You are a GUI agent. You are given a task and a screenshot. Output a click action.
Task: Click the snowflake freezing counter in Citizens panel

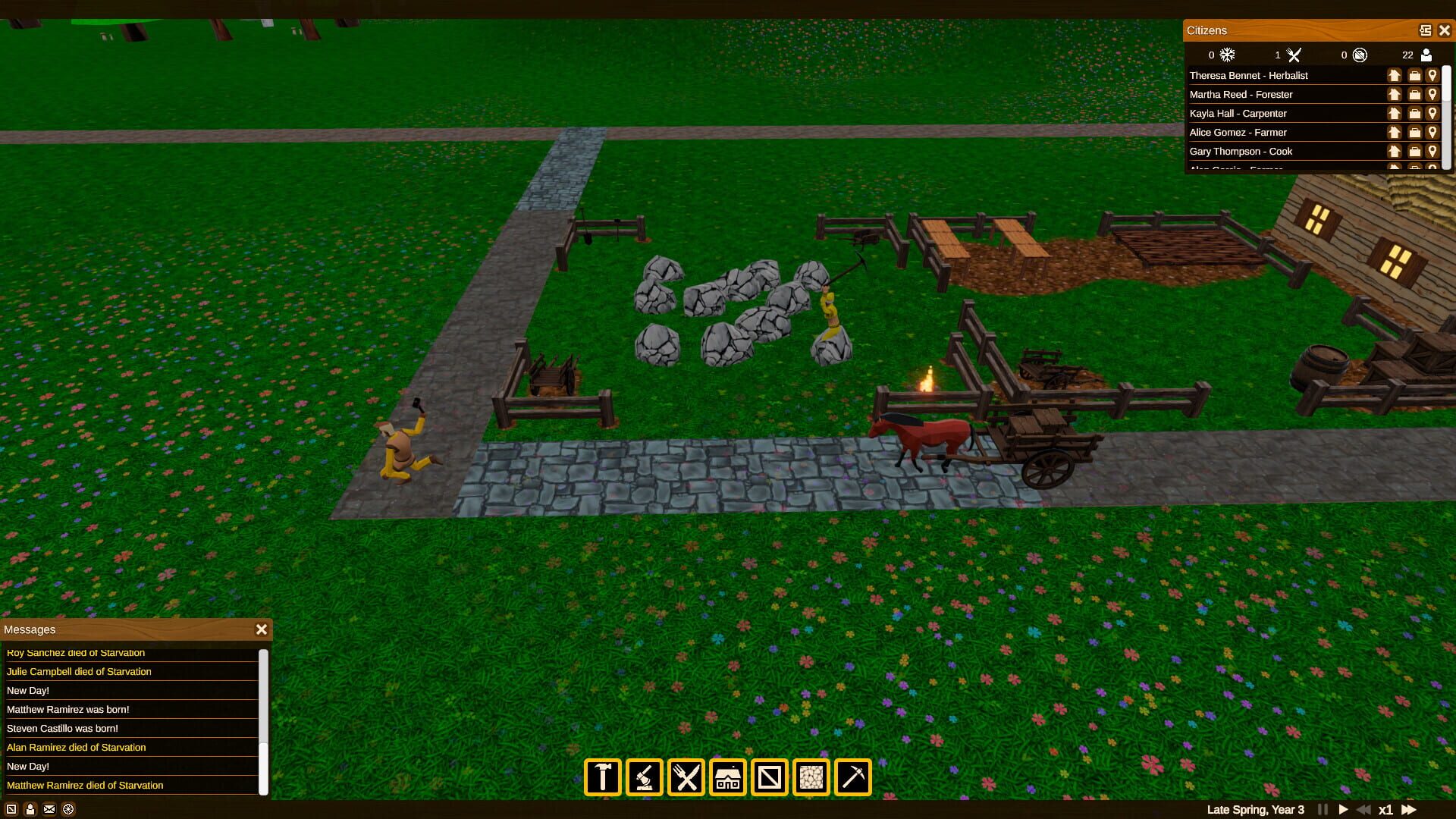[x=1226, y=55]
